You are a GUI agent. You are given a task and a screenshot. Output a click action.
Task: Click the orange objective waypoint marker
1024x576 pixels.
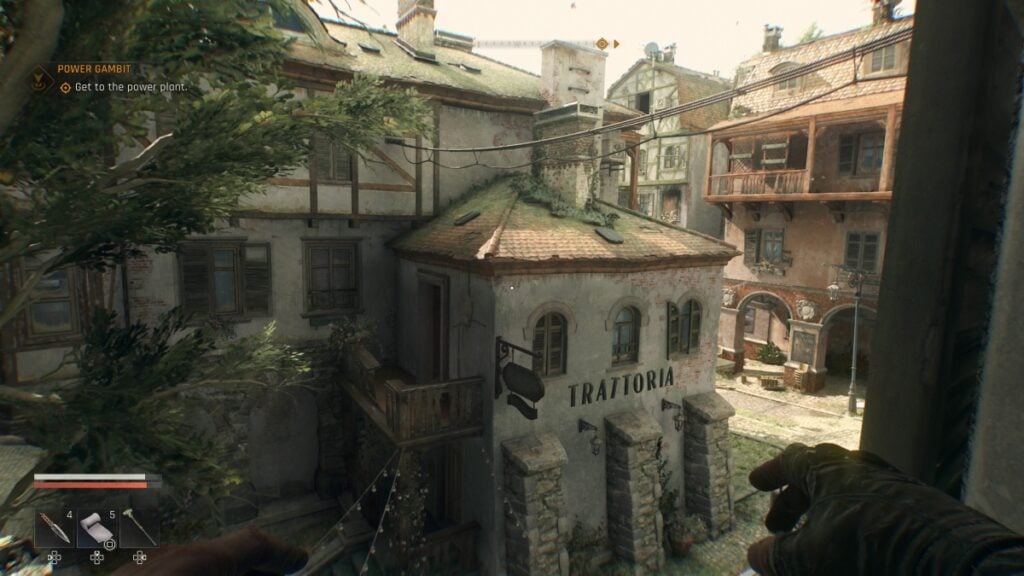(x=602, y=43)
